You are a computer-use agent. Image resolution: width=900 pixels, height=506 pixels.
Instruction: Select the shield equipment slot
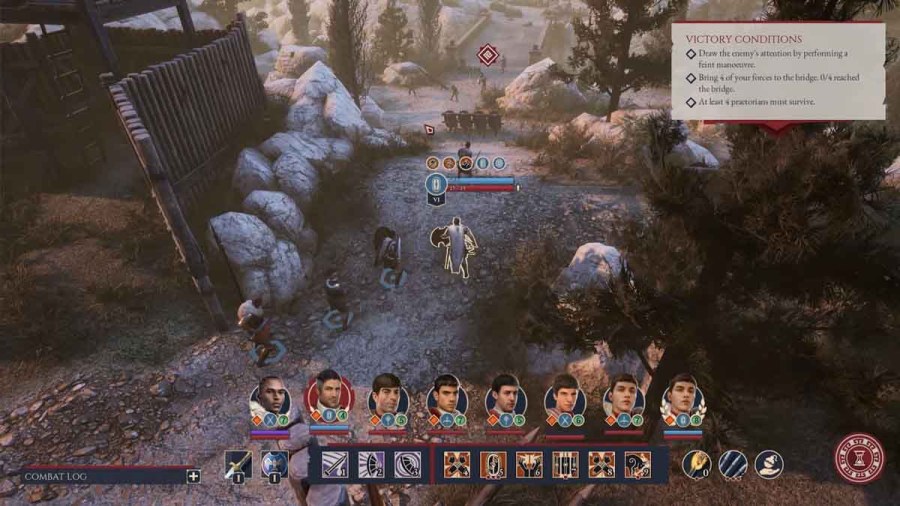coord(275,465)
